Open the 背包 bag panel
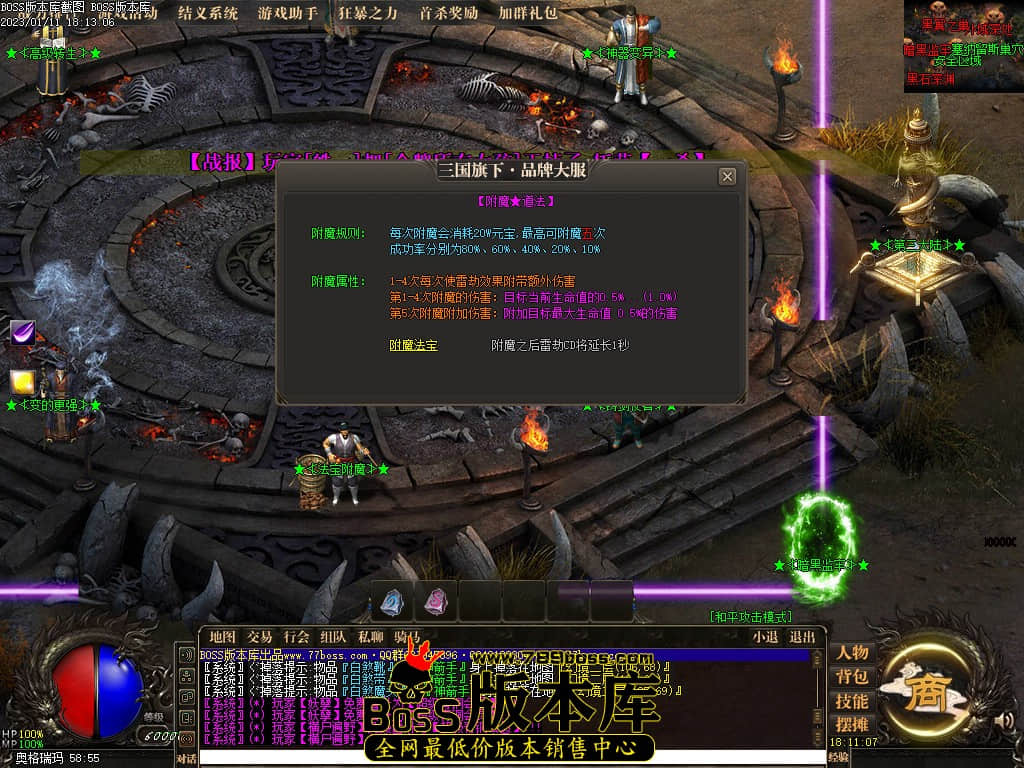Image resolution: width=1024 pixels, height=768 pixels. (x=852, y=677)
